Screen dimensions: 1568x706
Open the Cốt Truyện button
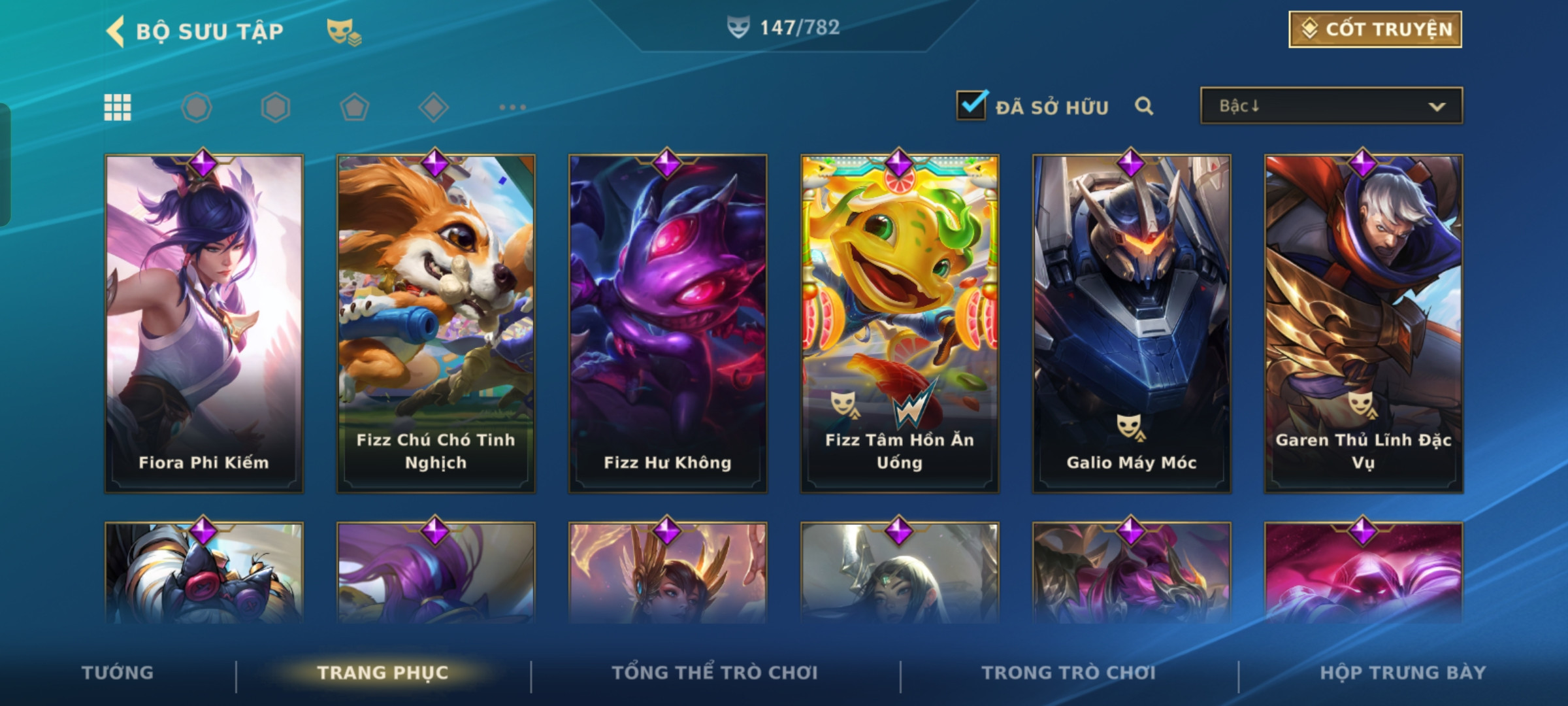click(x=1375, y=29)
